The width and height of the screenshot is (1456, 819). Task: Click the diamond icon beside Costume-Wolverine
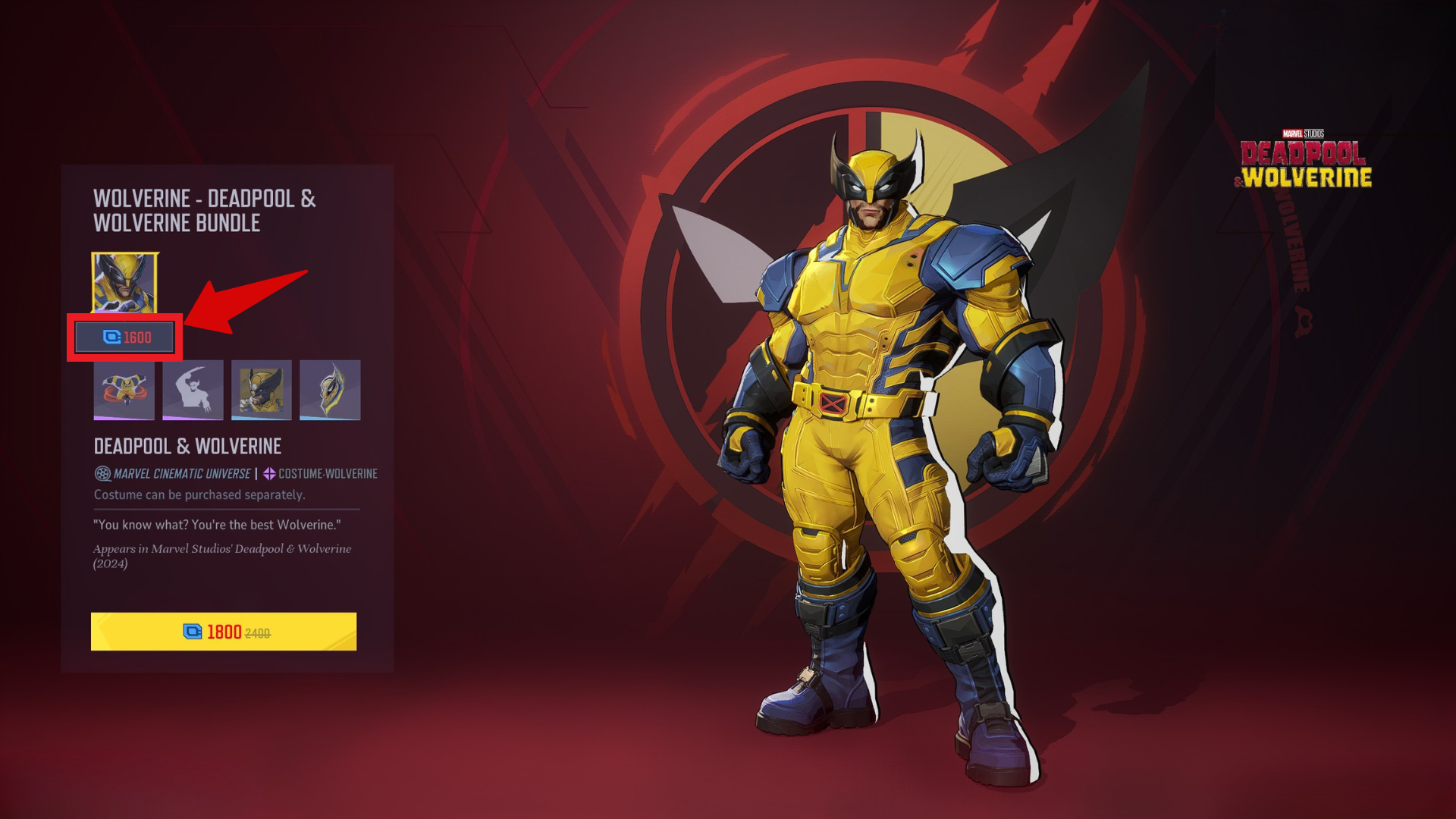[269, 473]
